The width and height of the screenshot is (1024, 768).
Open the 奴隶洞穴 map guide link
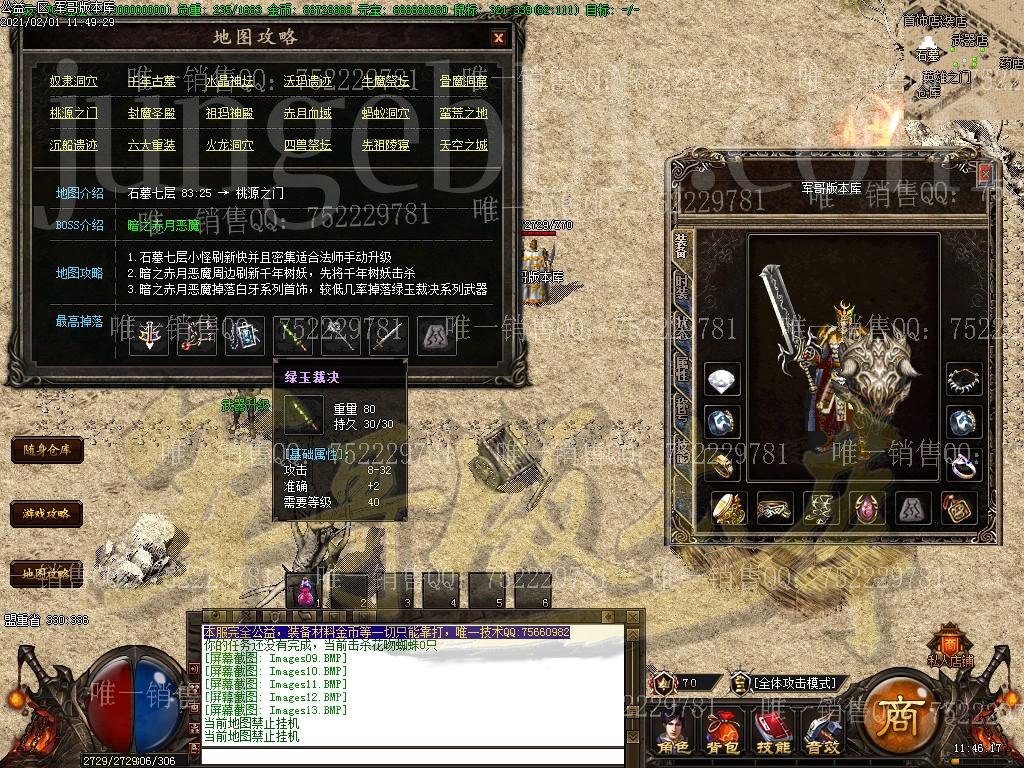[74, 82]
